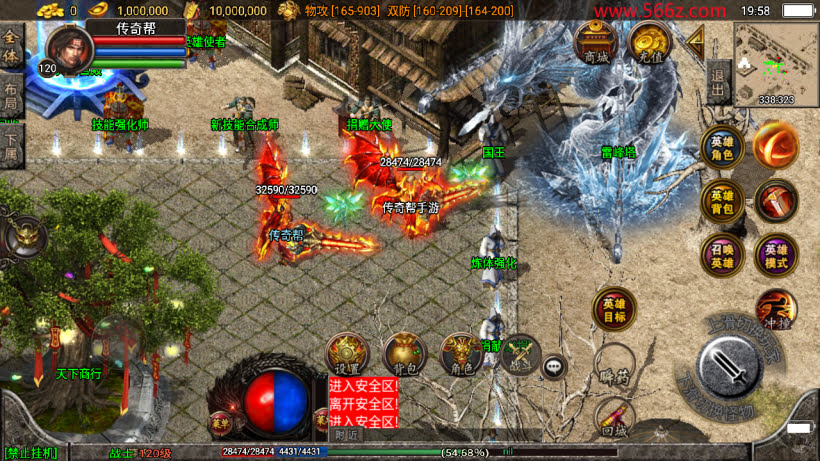Activate the fiery swirl skill icon
This screenshot has height=461, width=820.
[776, 145]
